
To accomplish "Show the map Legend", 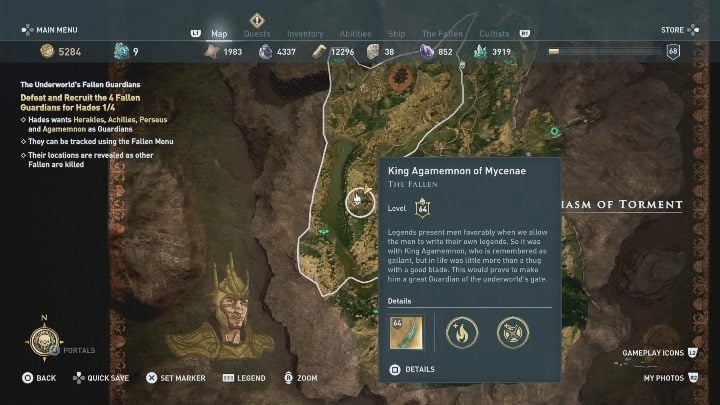I will coord(243,378).
